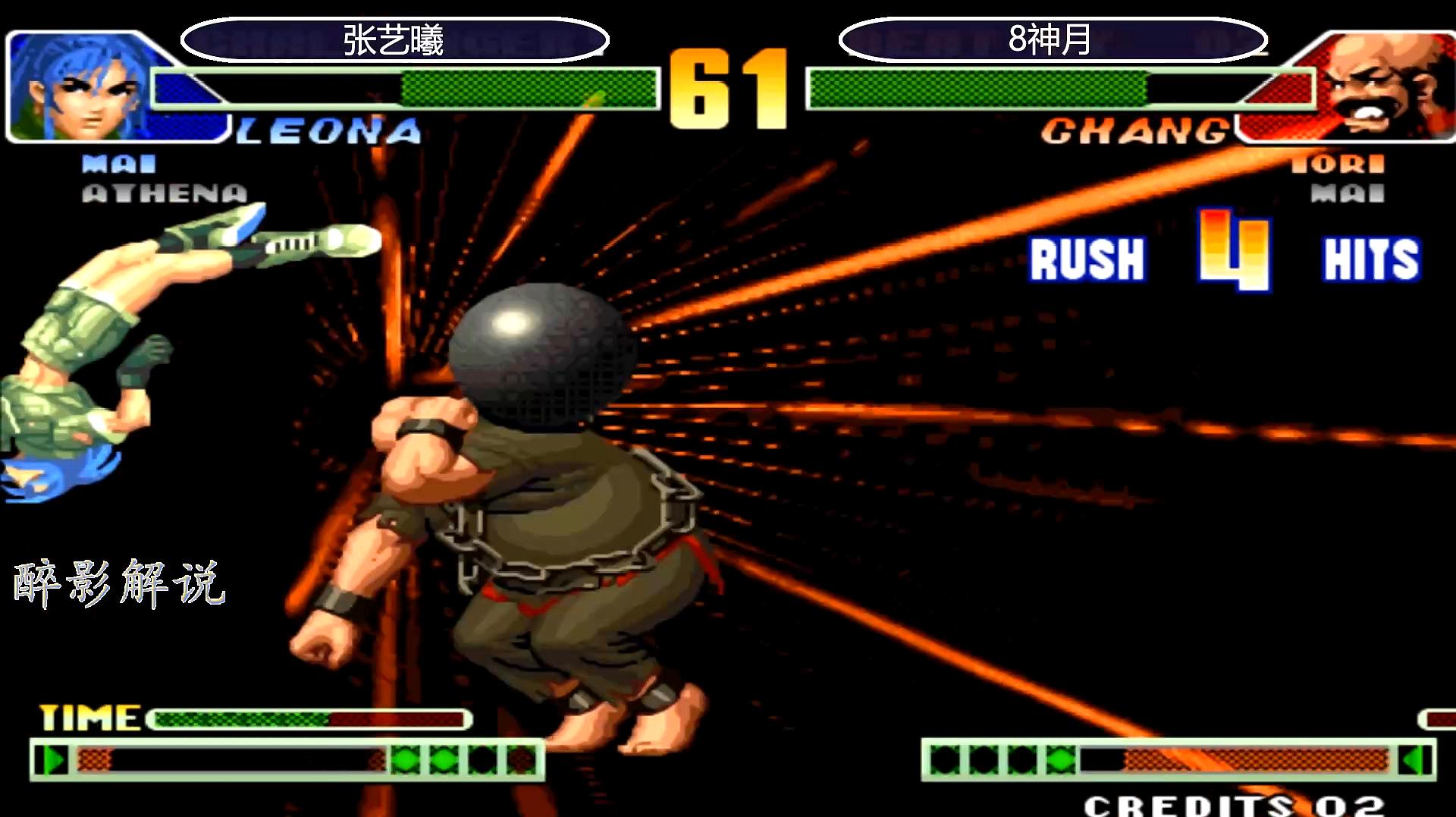Select the 张艺曦 player name label

tap(394, 40)
